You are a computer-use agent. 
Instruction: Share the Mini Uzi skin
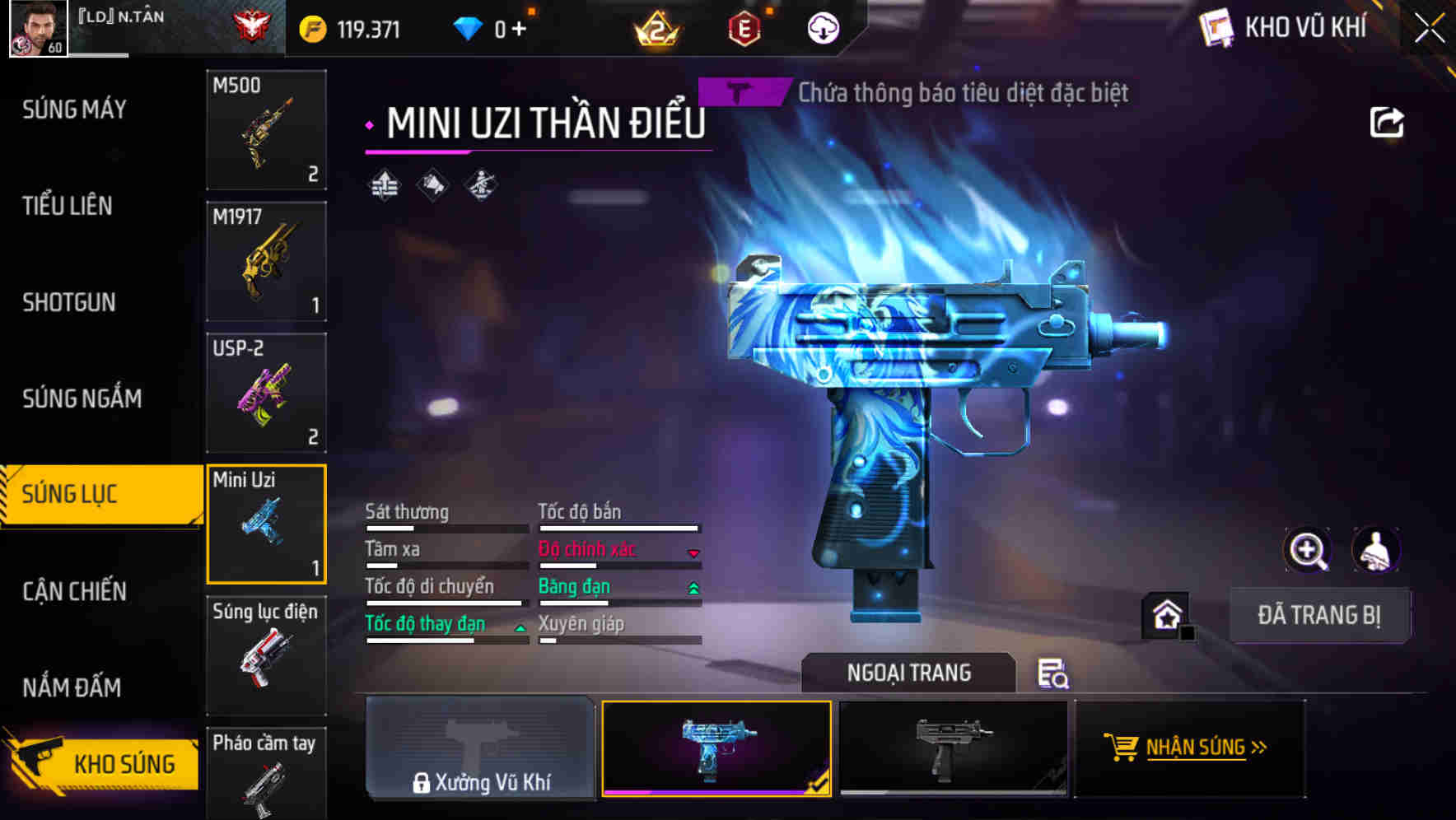point(1386,123)
